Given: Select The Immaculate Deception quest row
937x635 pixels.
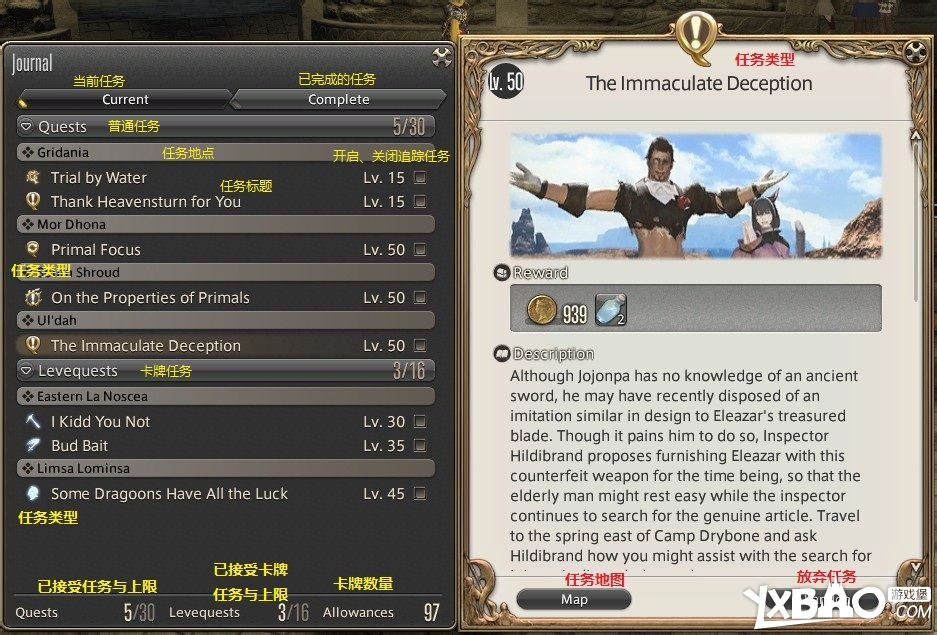Looking at the screenshot, I should [x=146, y=346].
